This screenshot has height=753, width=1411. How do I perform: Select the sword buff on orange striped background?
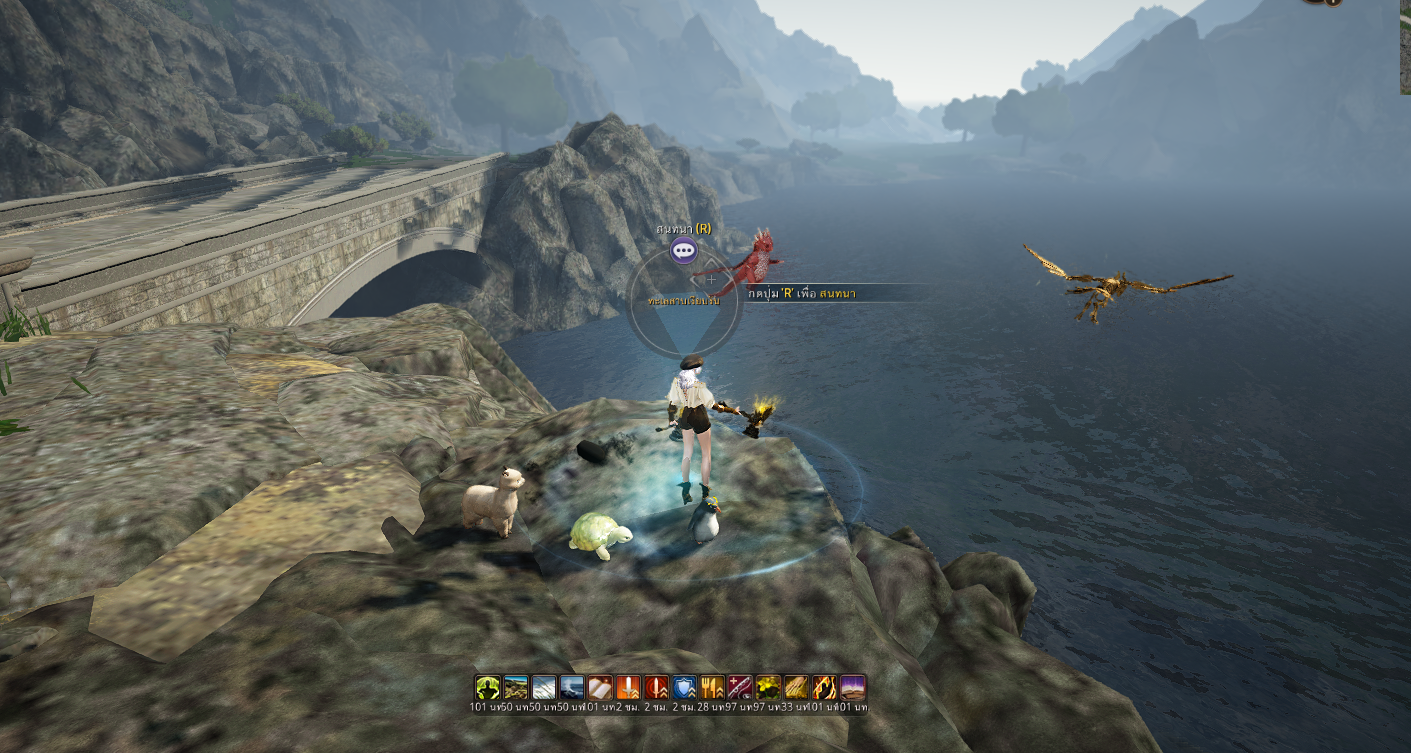(x=628, y=687)
